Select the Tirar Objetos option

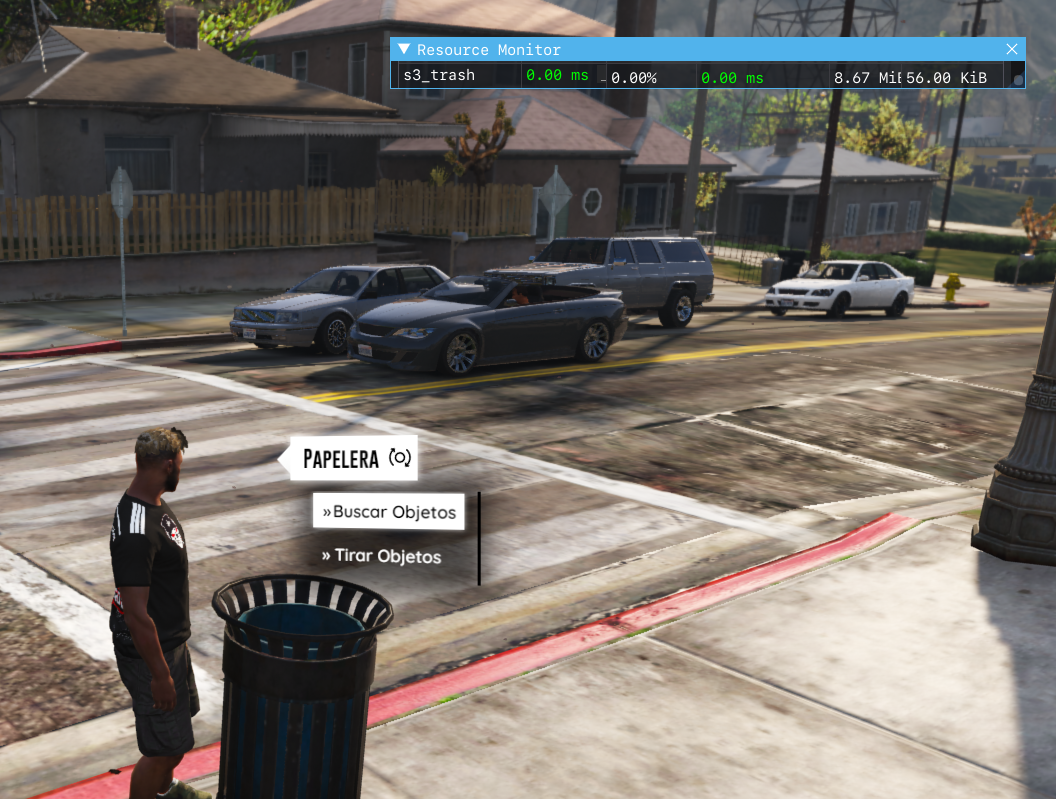tap(381, 556)
